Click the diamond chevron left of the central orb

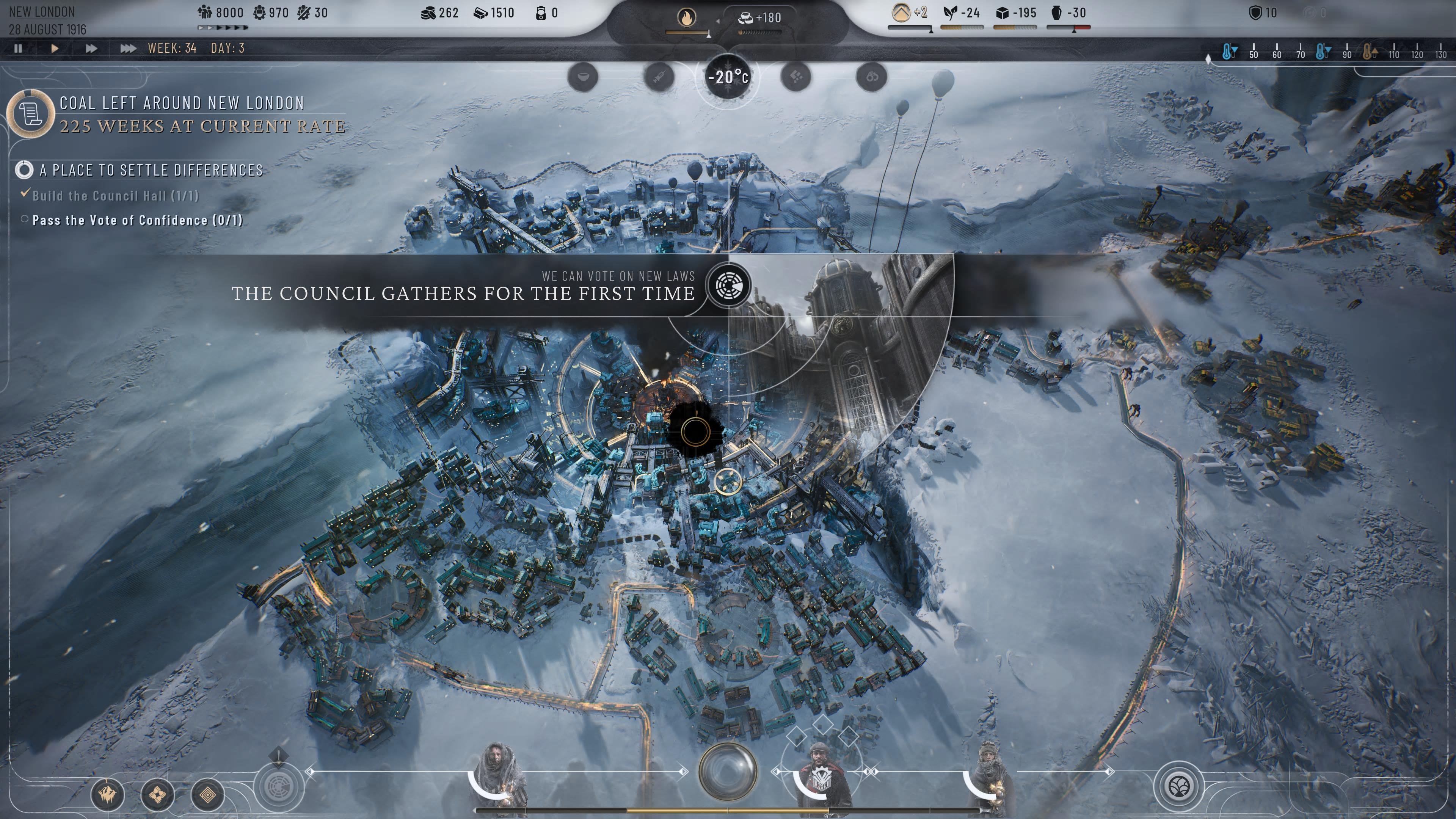coord(683,772)
